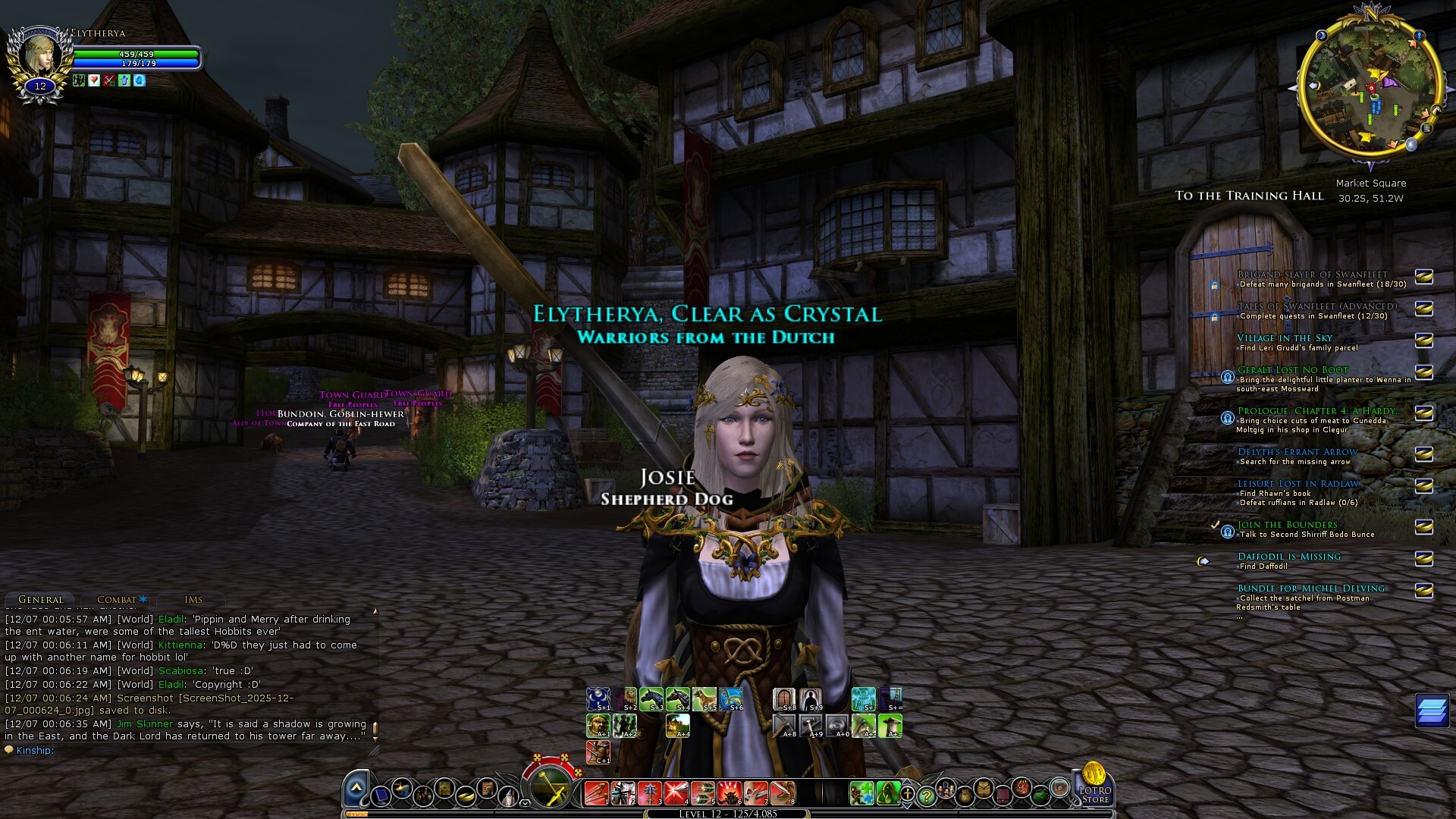Switch to the IMs chat tab
Image resolution: width=1456 pixels, height=819 pixels.
193,599
